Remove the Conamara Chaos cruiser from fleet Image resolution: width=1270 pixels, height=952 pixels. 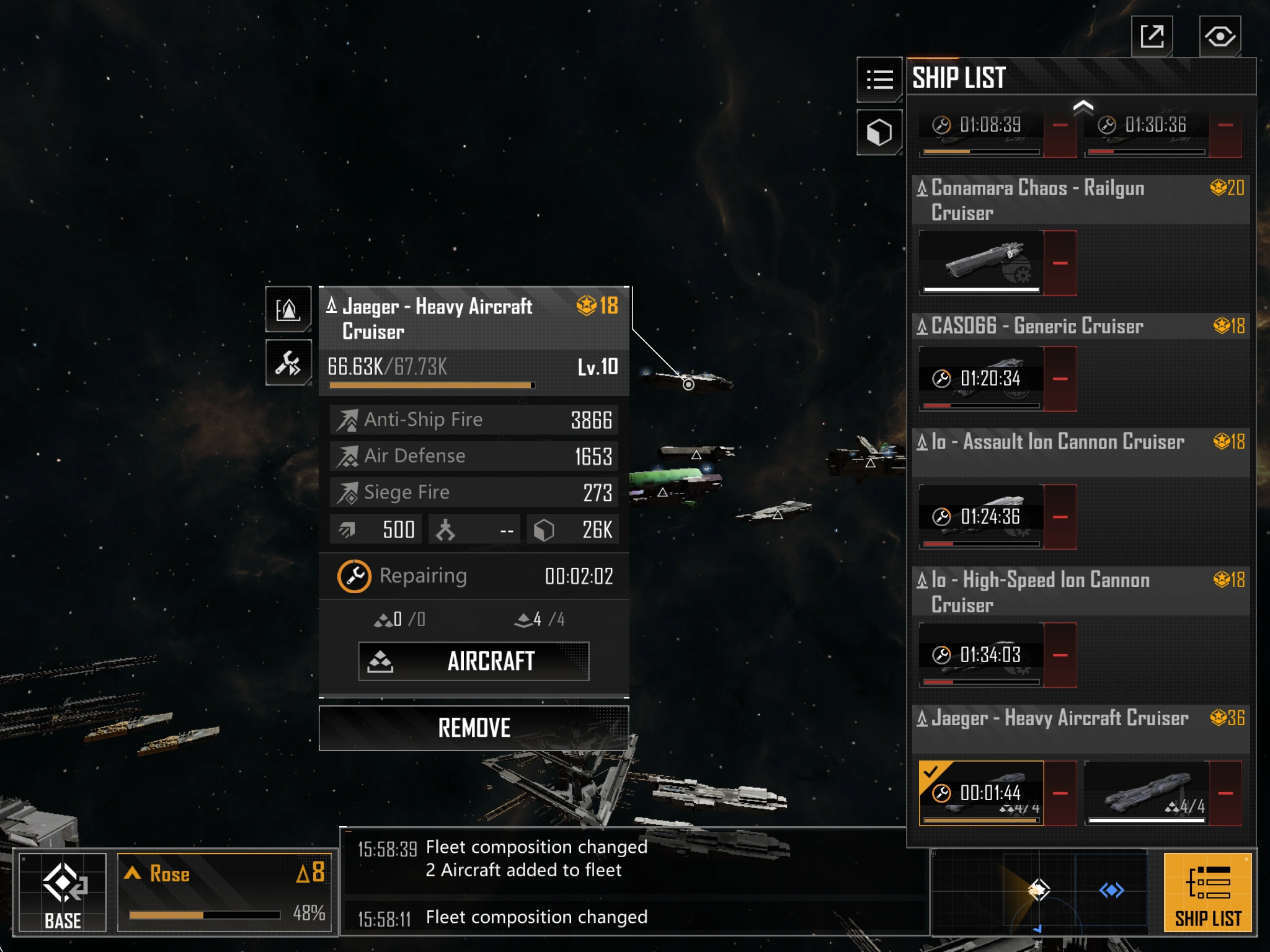[x=1060, y=263]
